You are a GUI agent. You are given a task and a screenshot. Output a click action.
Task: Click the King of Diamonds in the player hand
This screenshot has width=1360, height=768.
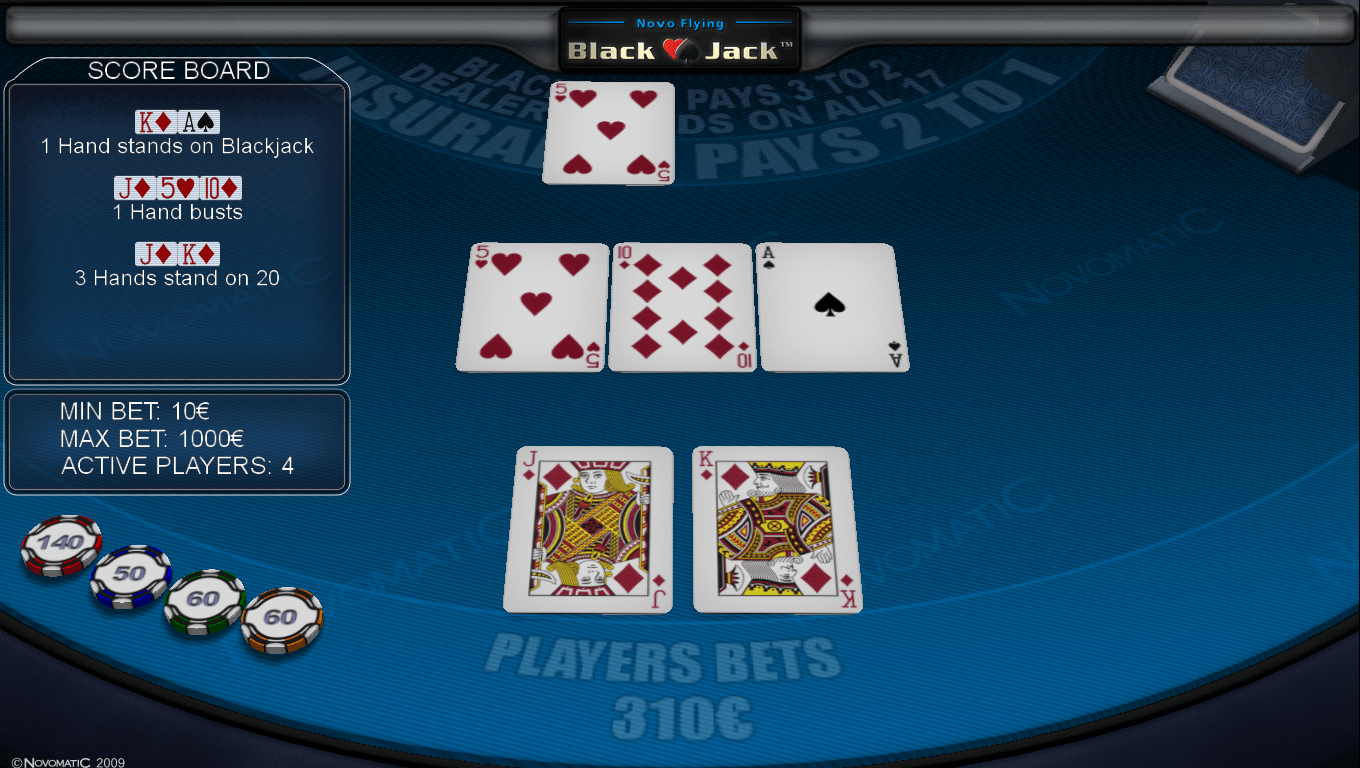coord(776,528)
